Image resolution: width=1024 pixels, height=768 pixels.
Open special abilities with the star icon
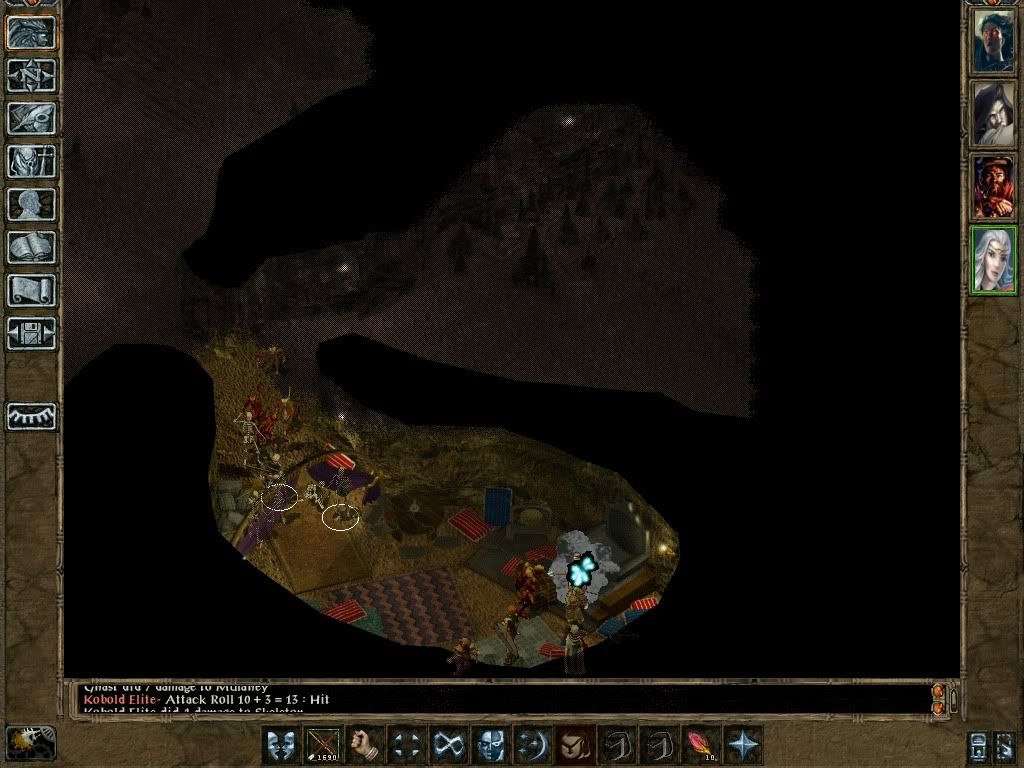(x=743, y=745)
